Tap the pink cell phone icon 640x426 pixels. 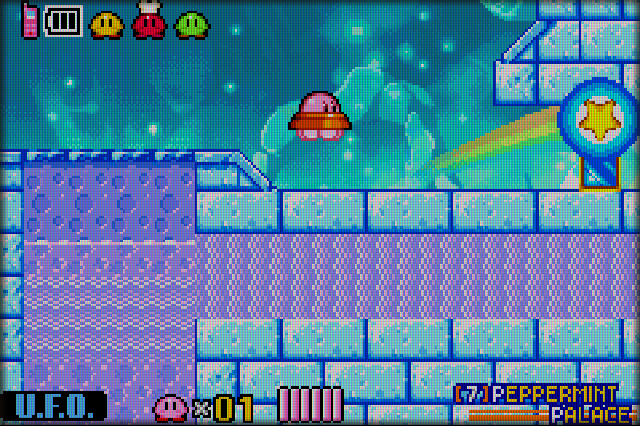29,21
